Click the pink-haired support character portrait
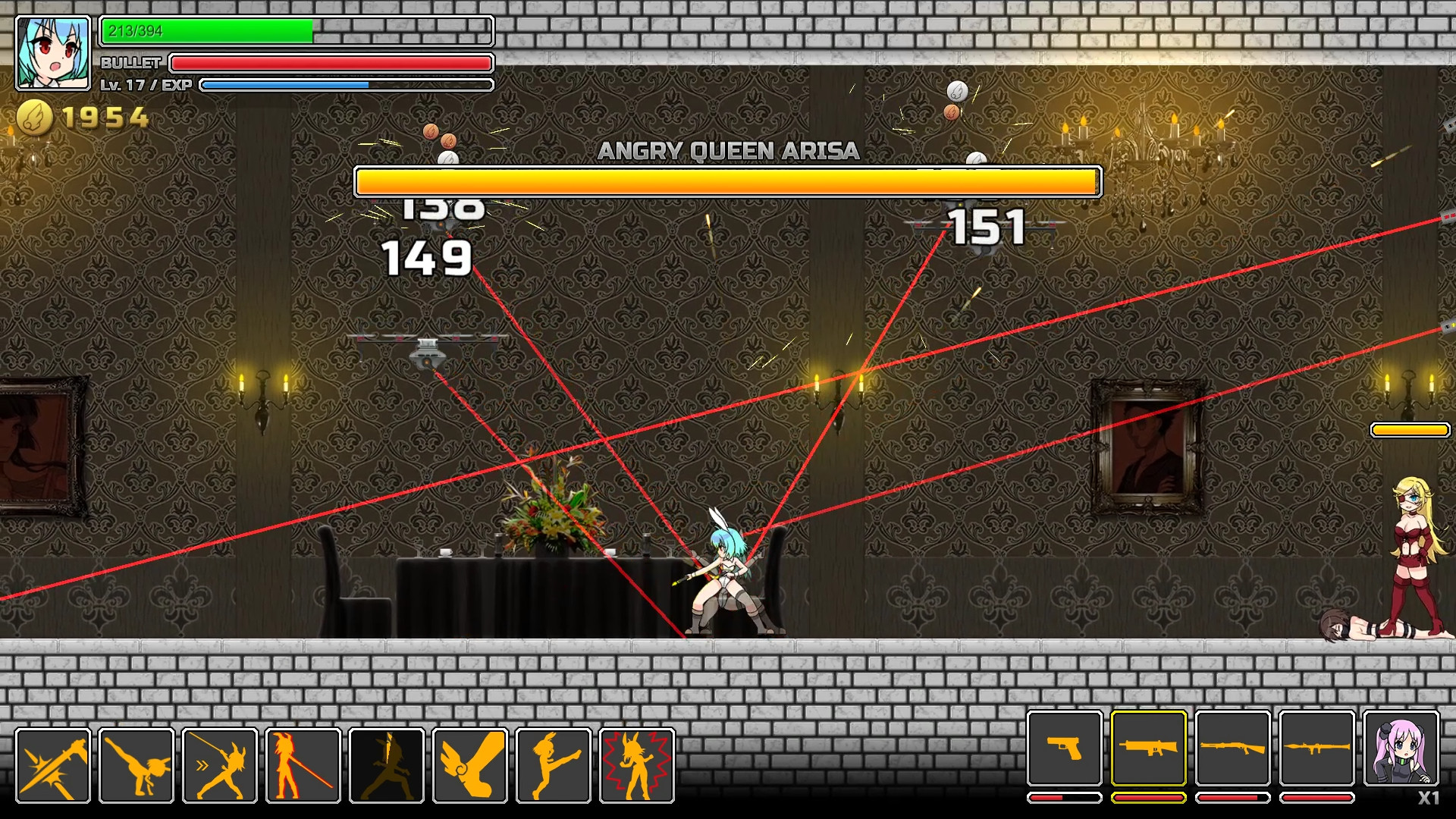Image resolution: width=1456 pixels, height=819 pixels. pyautogui.click(x=1401, y=748)
